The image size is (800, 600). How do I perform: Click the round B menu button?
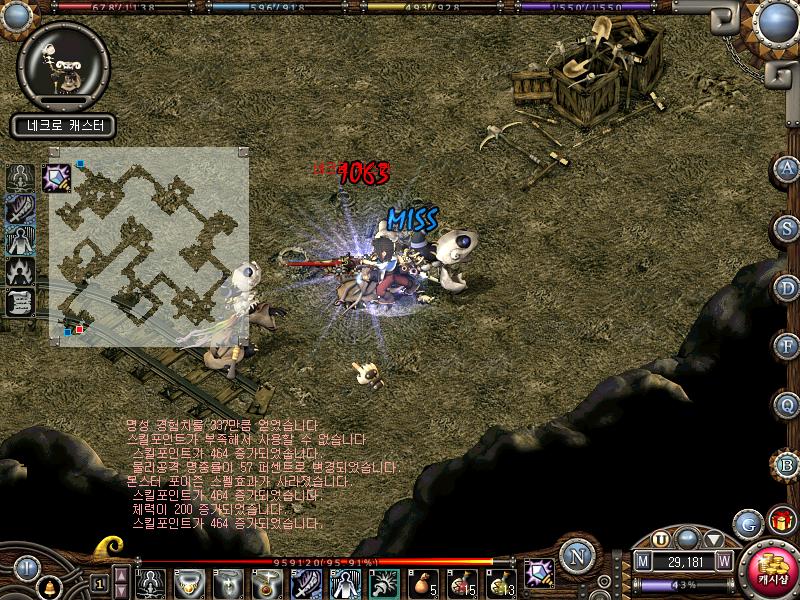[786, 464]
